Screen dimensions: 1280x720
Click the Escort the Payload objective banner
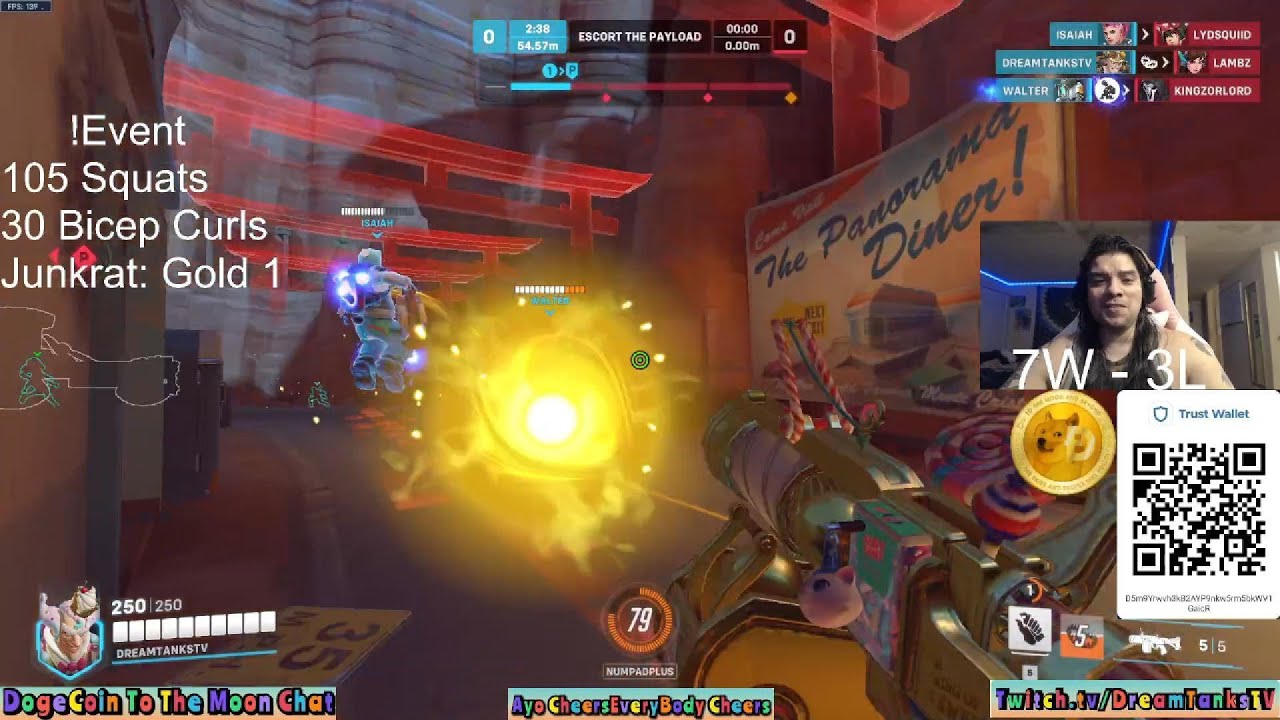click(x=639, y=37)
